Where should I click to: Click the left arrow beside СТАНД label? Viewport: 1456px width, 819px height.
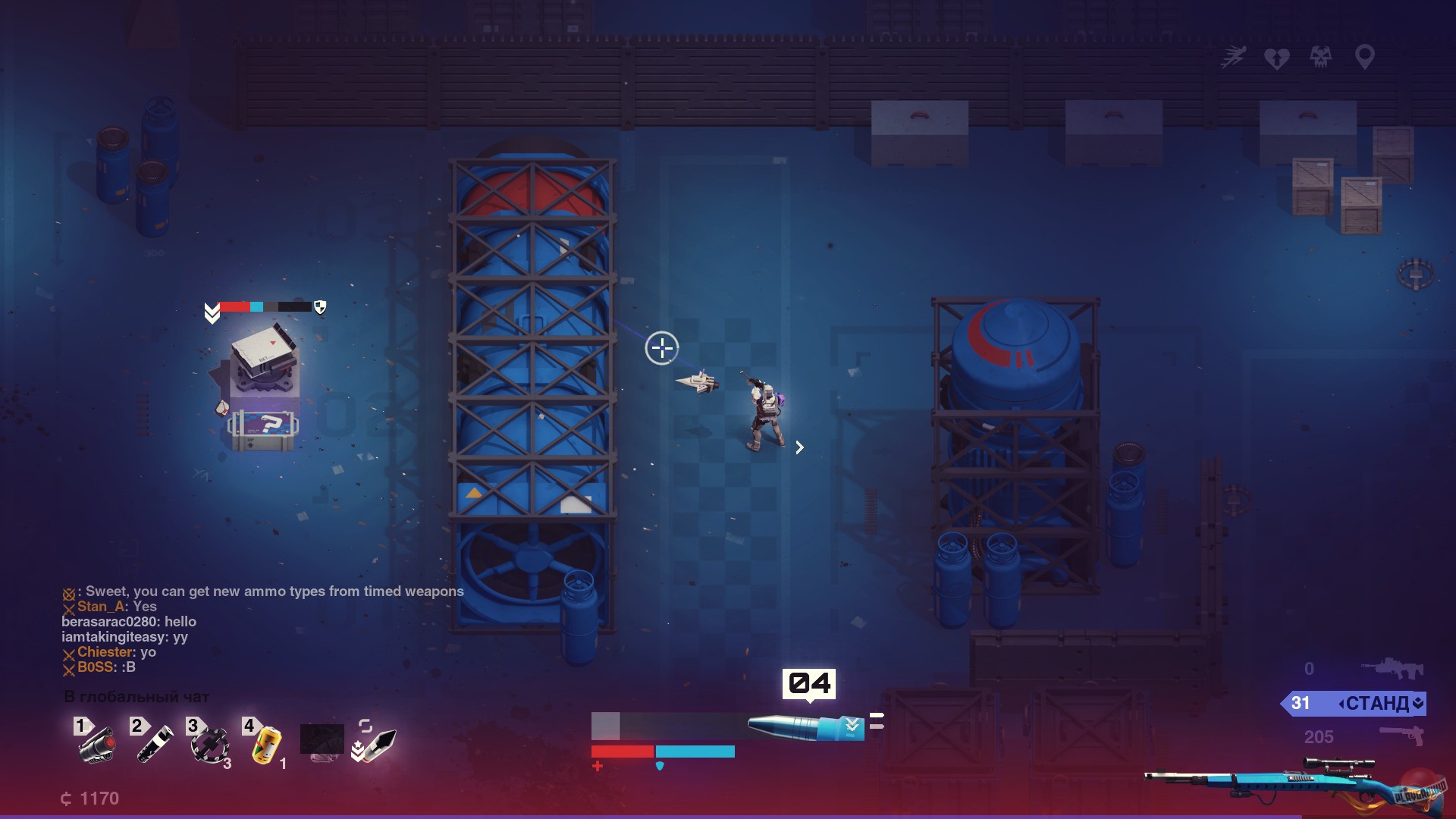1342,702
